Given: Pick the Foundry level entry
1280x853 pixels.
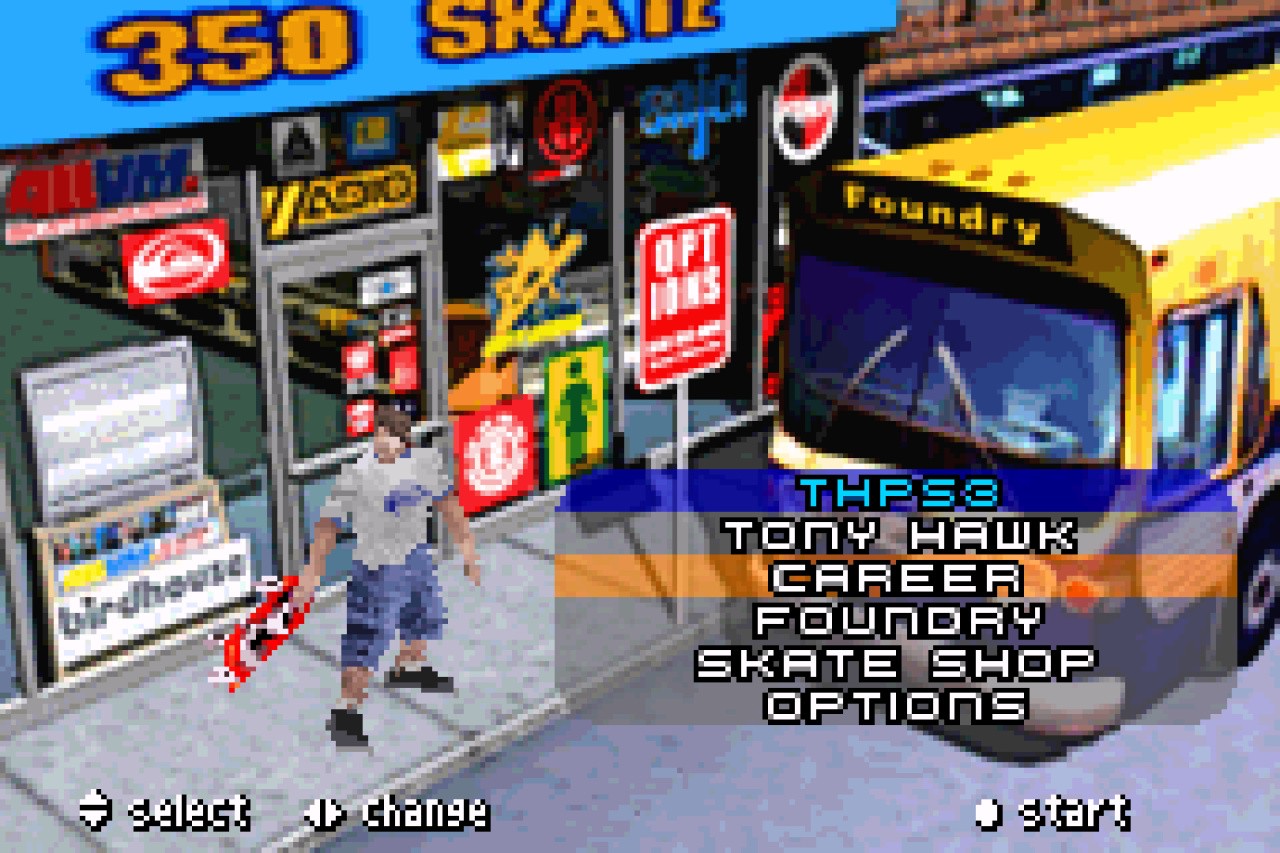Looking at the screenshot, I should 897,620.
